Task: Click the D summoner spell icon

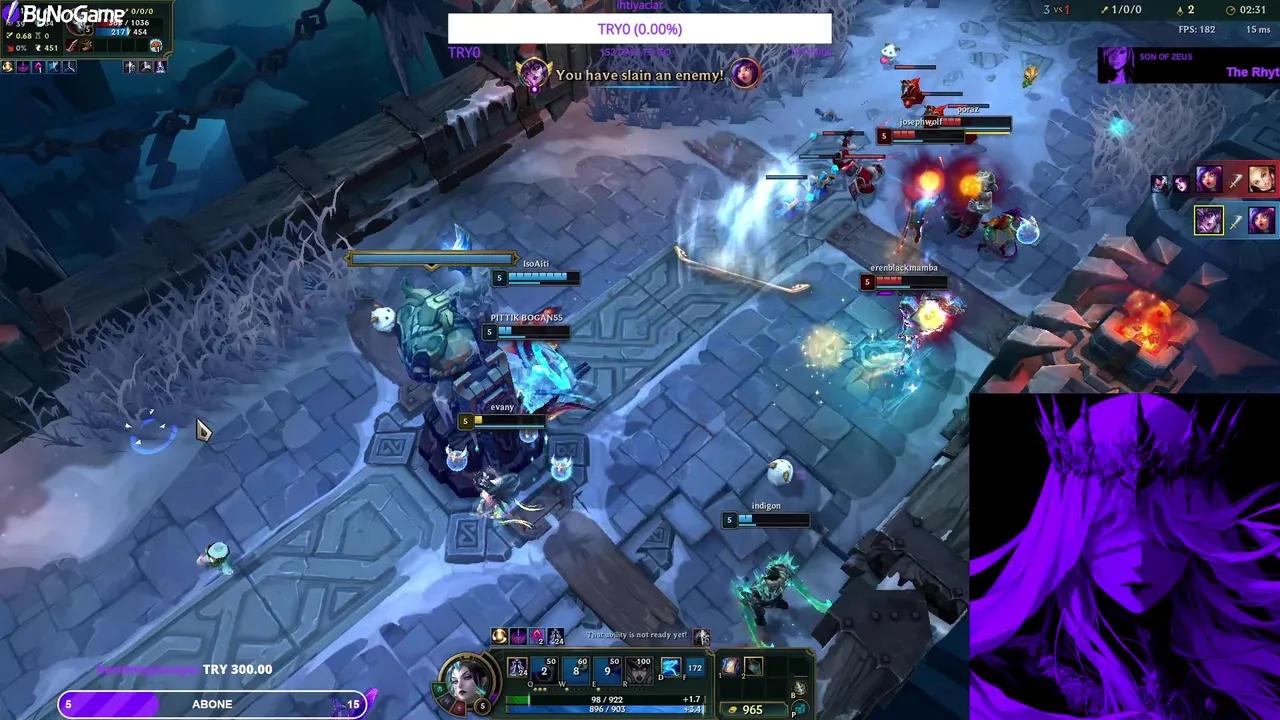Action: pos(672,668)
